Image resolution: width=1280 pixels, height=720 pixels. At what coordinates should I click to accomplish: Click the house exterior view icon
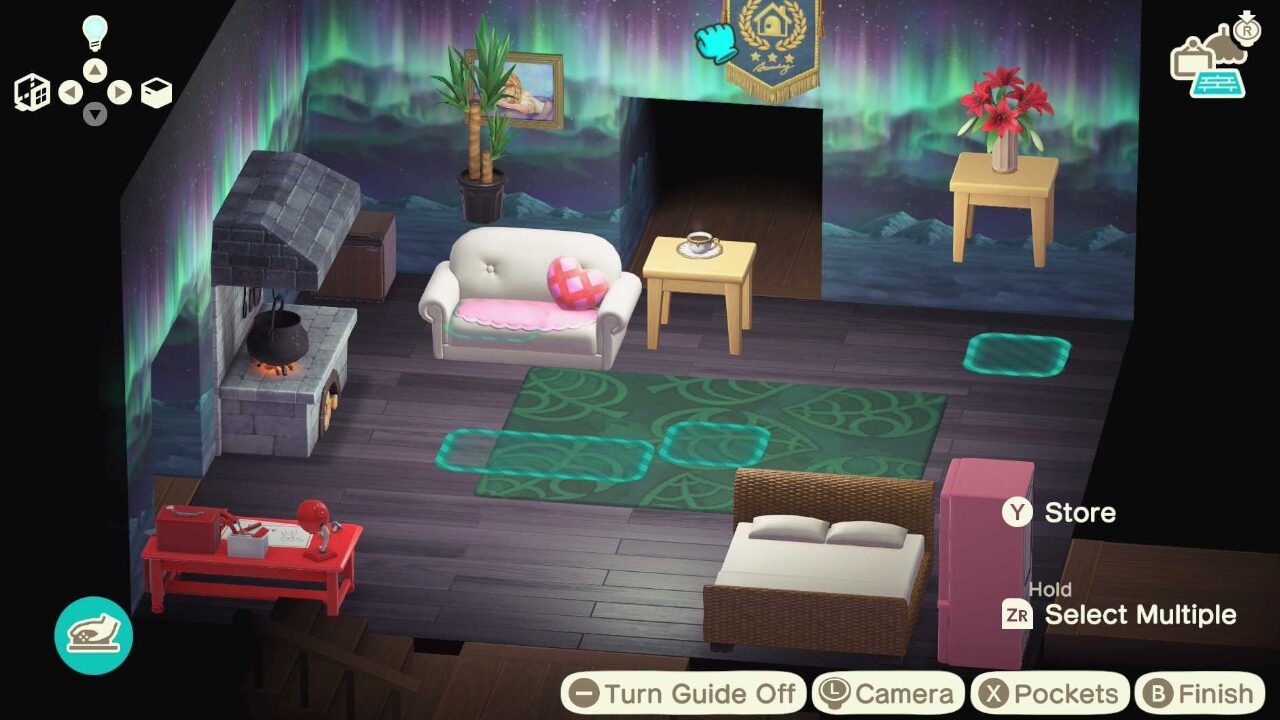point(32,91)
